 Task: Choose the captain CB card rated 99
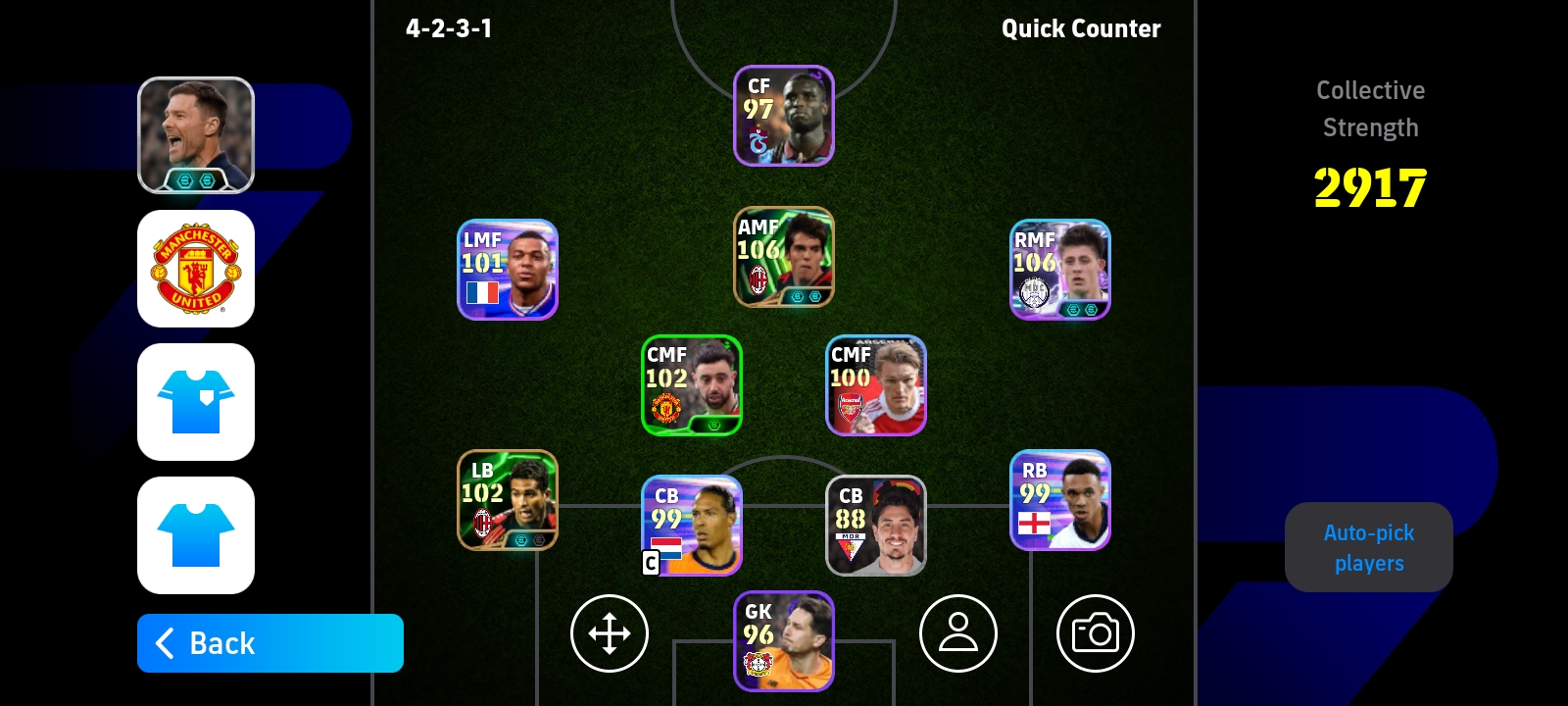click(x=692, y=526)
